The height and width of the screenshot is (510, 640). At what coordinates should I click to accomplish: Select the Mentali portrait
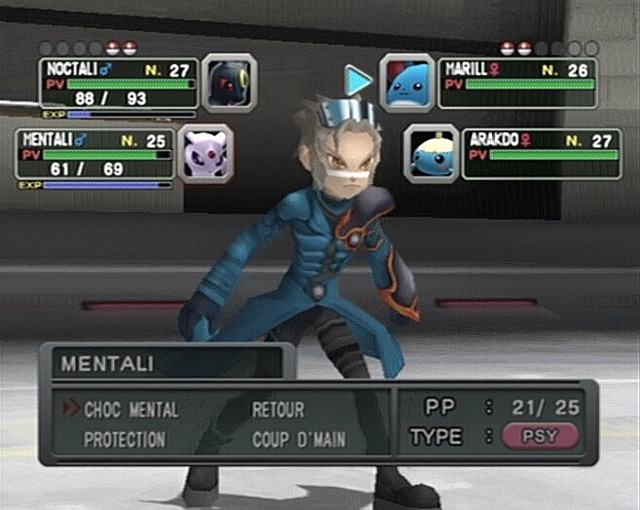tap(205, 153)
